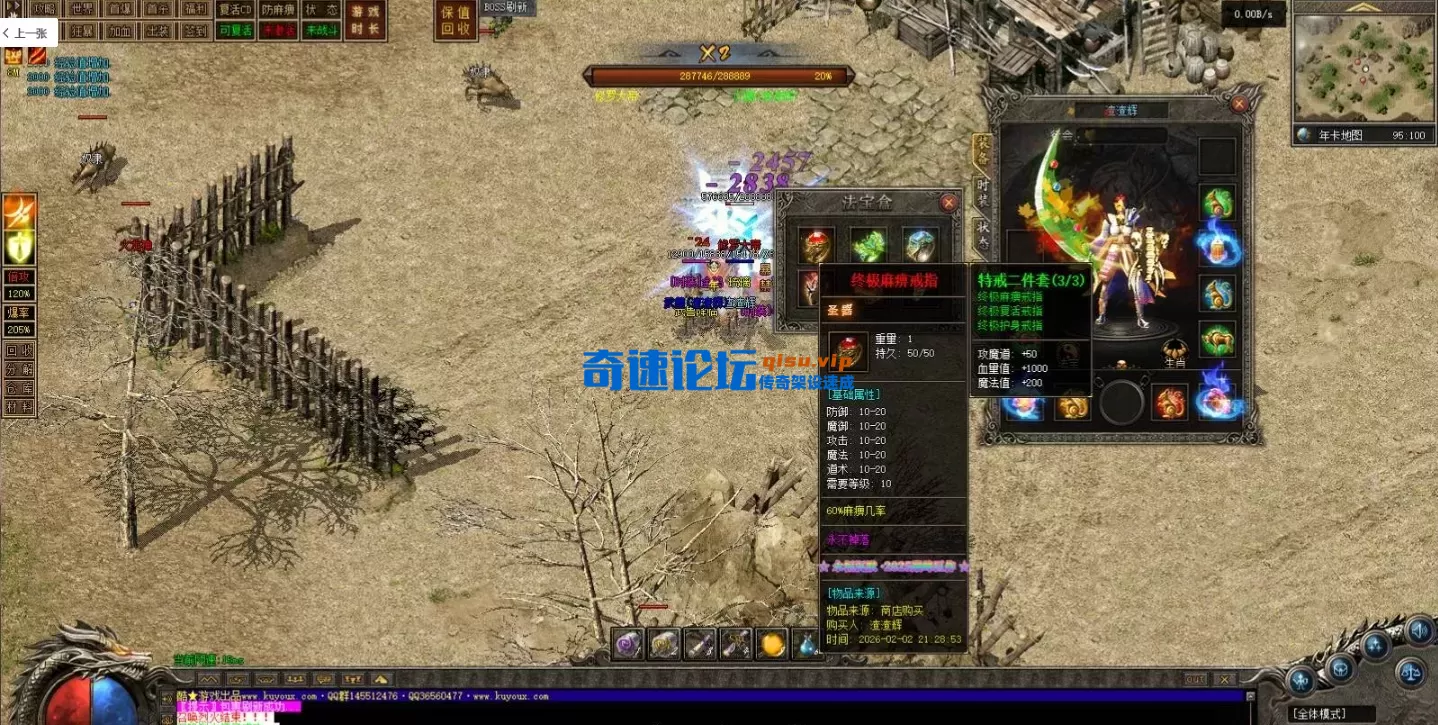Toggle the 可复活 (revivable) status indicator
This screenshot has width=1438, height=725.
coord(235,32)
